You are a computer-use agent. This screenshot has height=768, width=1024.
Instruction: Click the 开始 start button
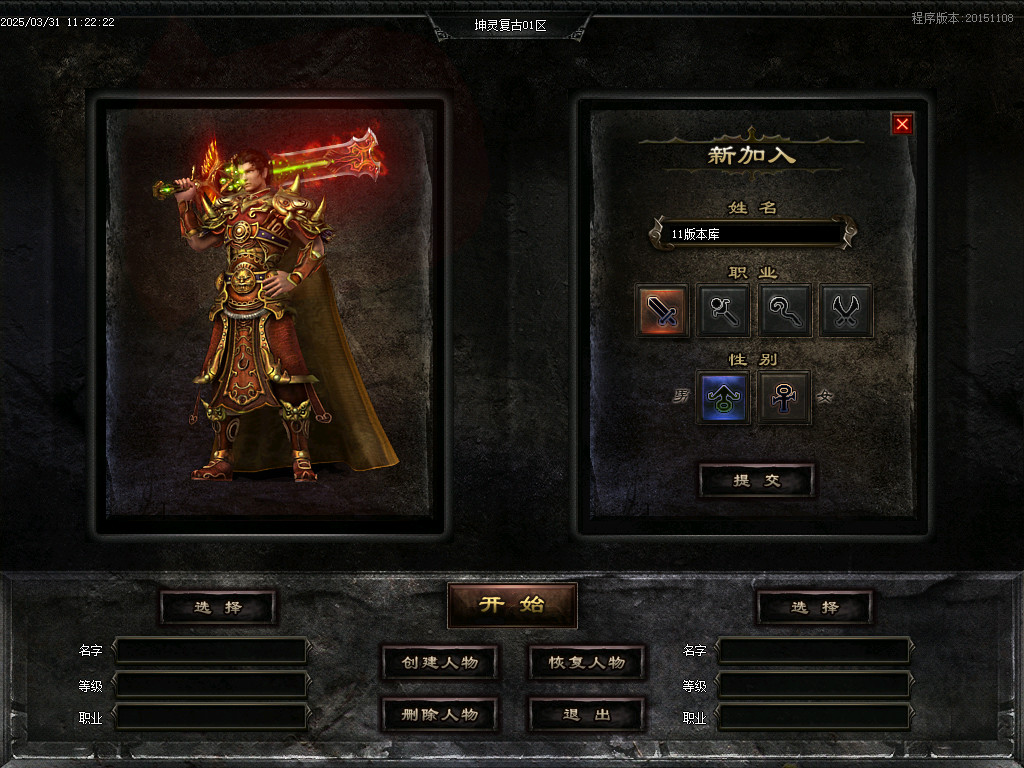click(x=512, y=605)
